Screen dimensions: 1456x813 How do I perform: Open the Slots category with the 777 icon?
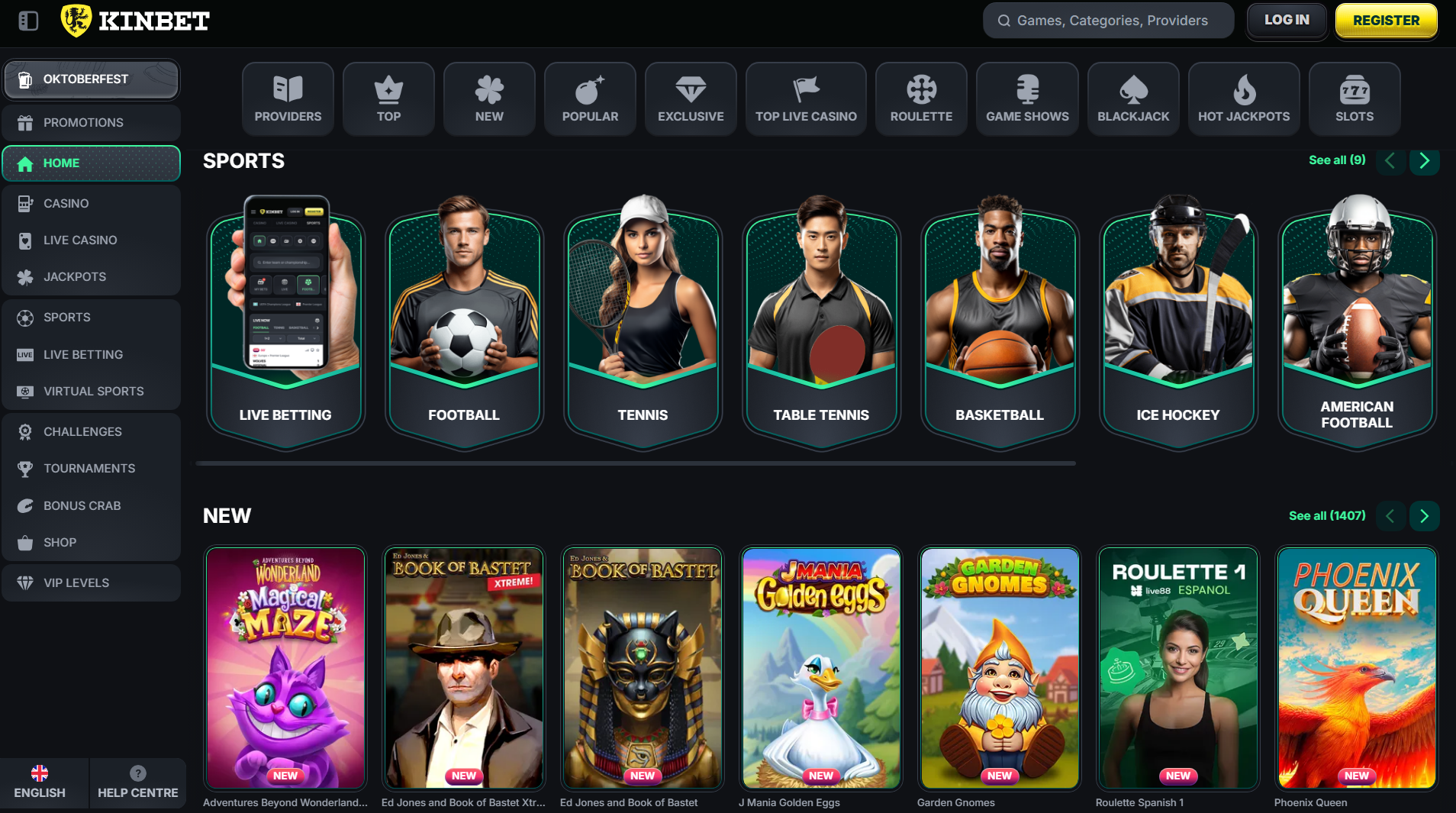1354,89
